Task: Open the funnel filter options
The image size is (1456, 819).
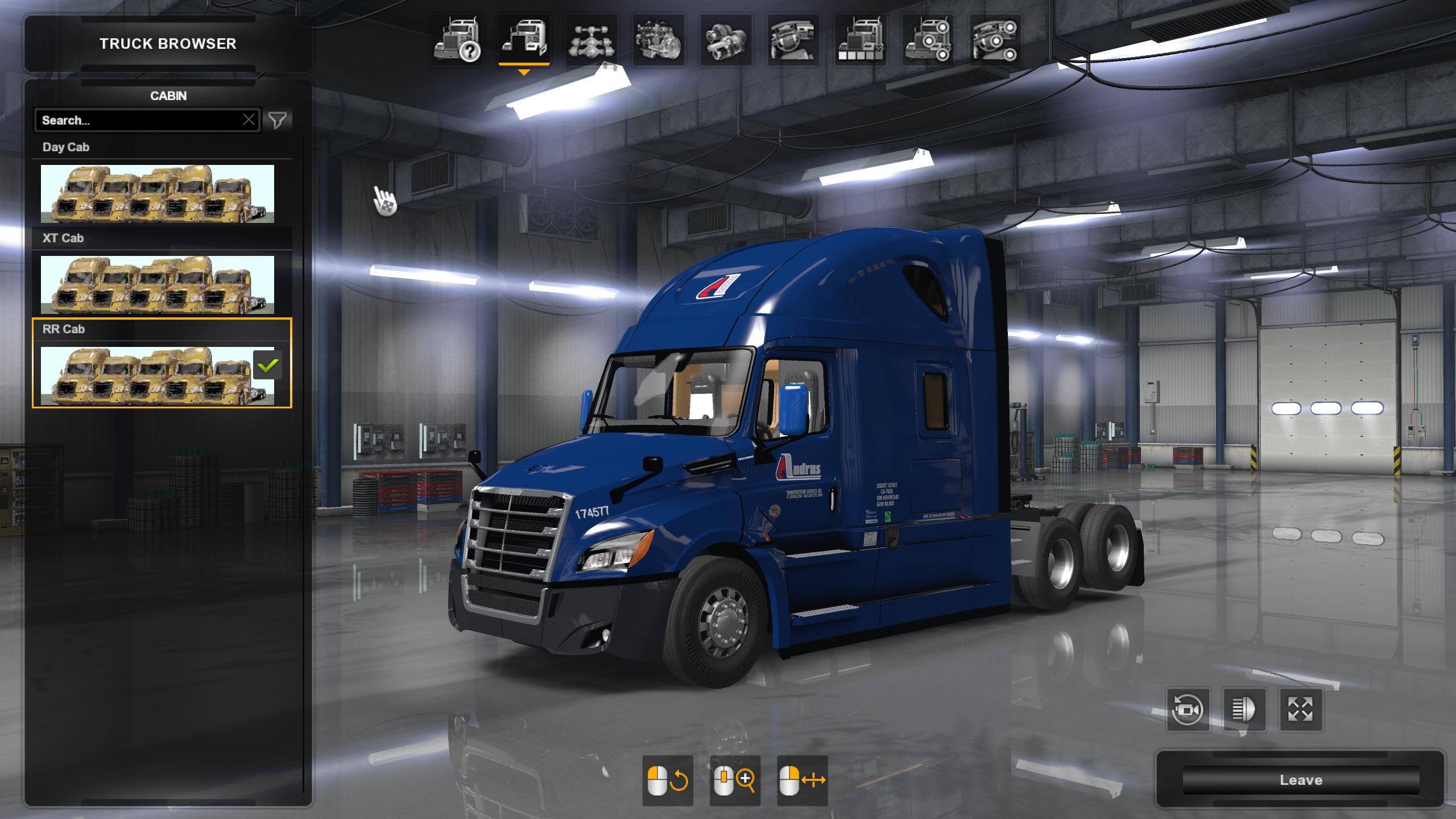Action: point(278,120)
